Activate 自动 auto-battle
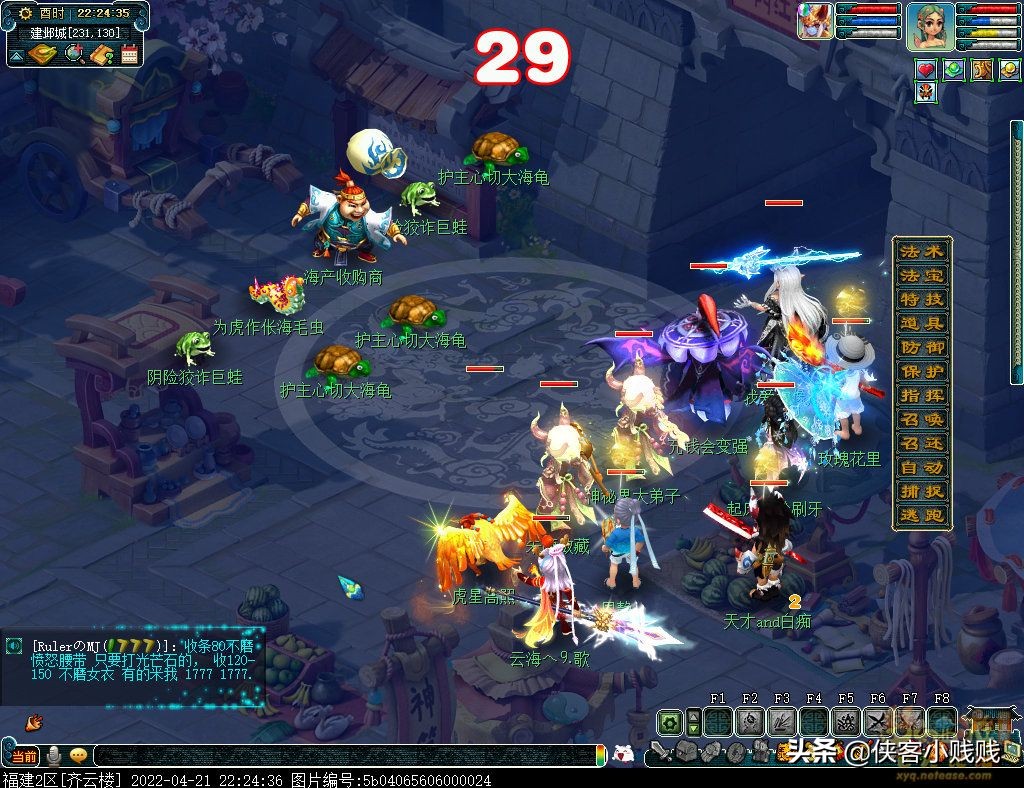 [x=921, y=467]
